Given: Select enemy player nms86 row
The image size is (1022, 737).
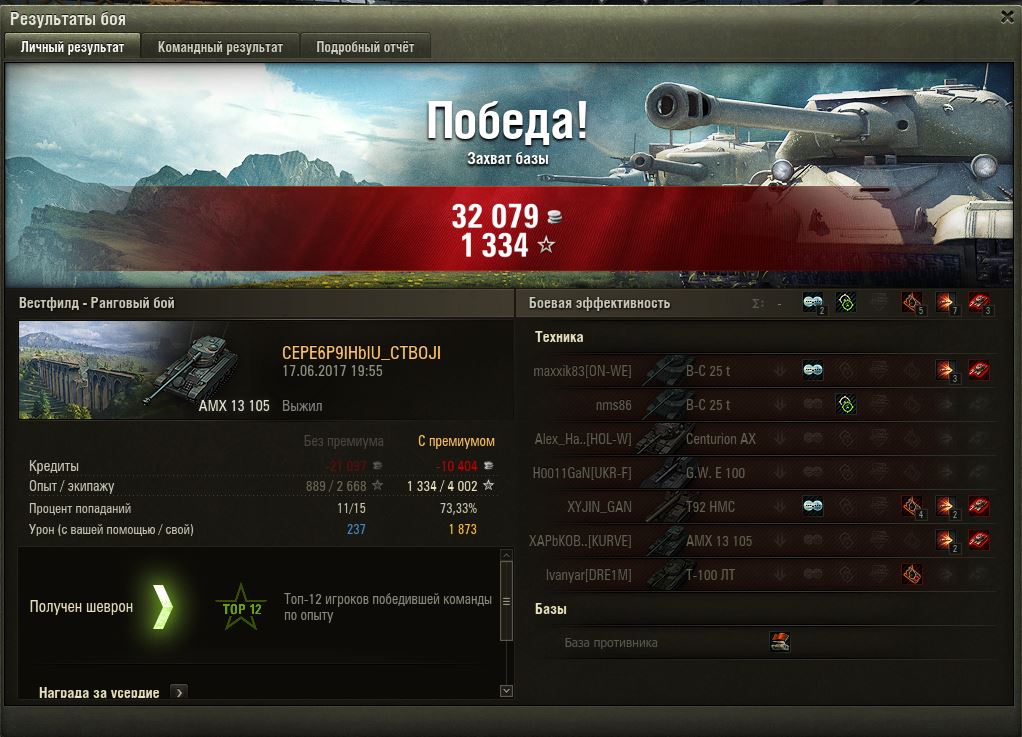Looking at the screenshot, I should click(x=760, y=405).
